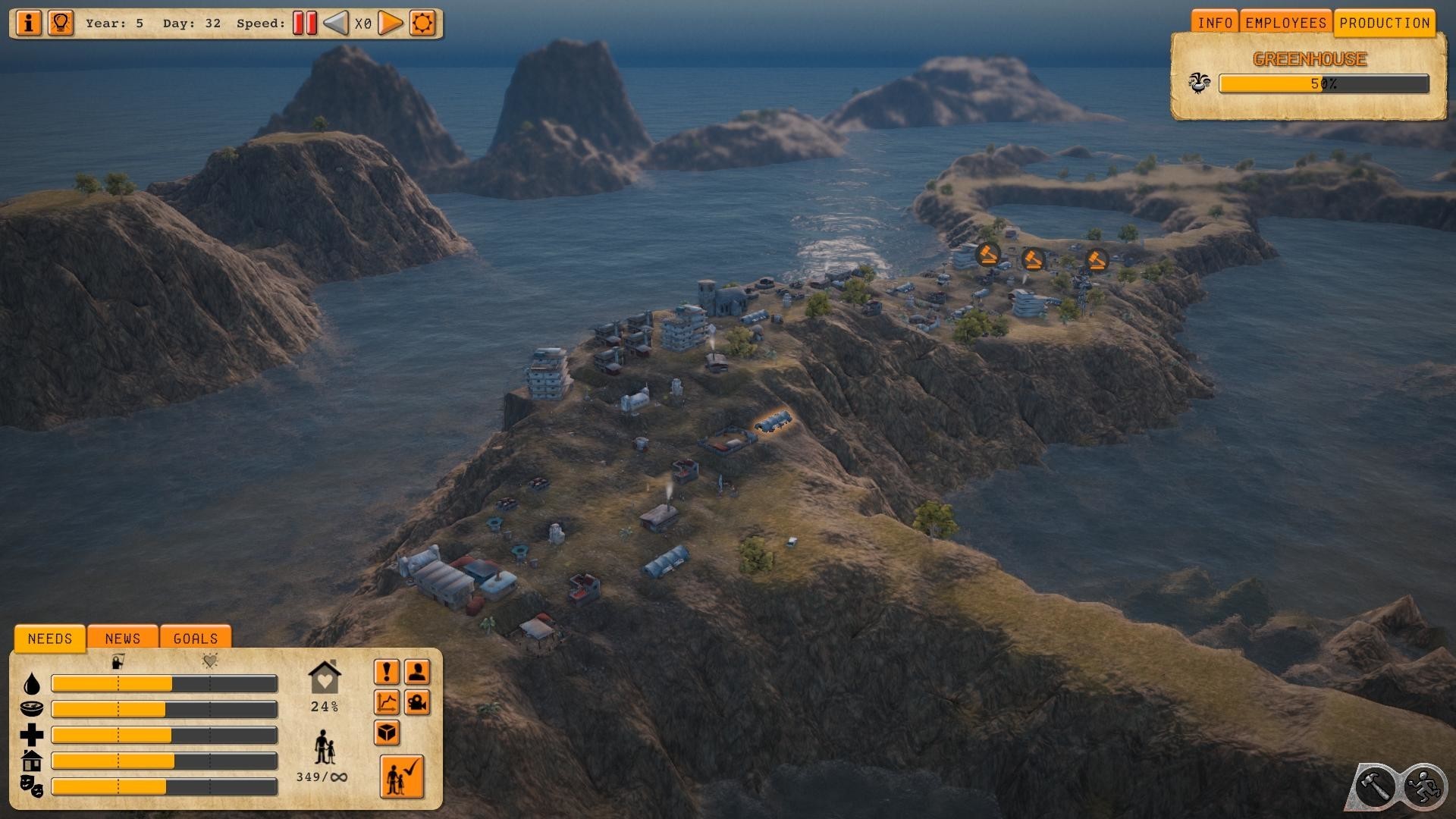Select the PRODUCTION tab
Screen dimensions: 1456x819
1384,23
